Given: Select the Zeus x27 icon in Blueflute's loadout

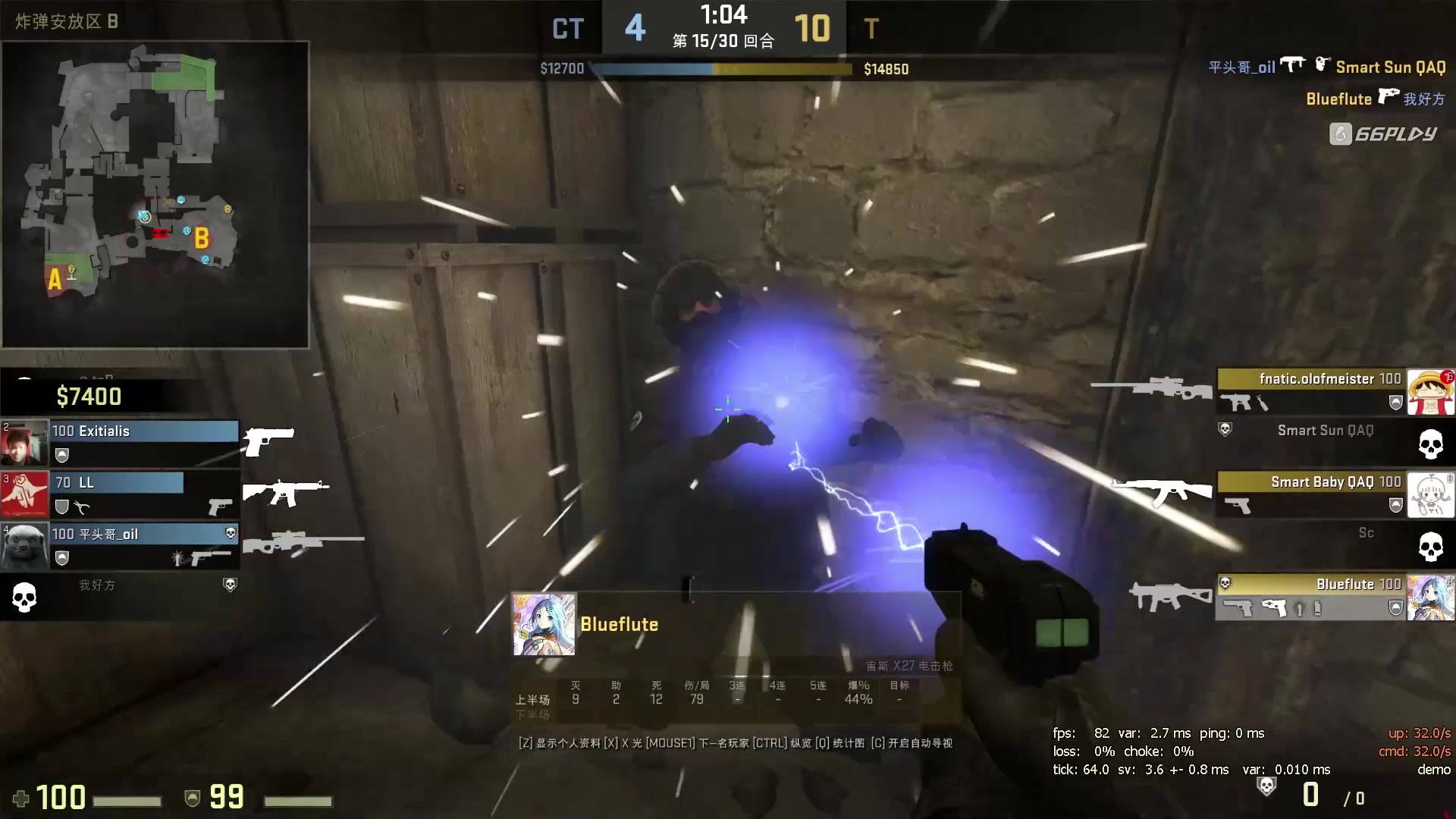Looking at the screenshot, I should [1273, 607].
